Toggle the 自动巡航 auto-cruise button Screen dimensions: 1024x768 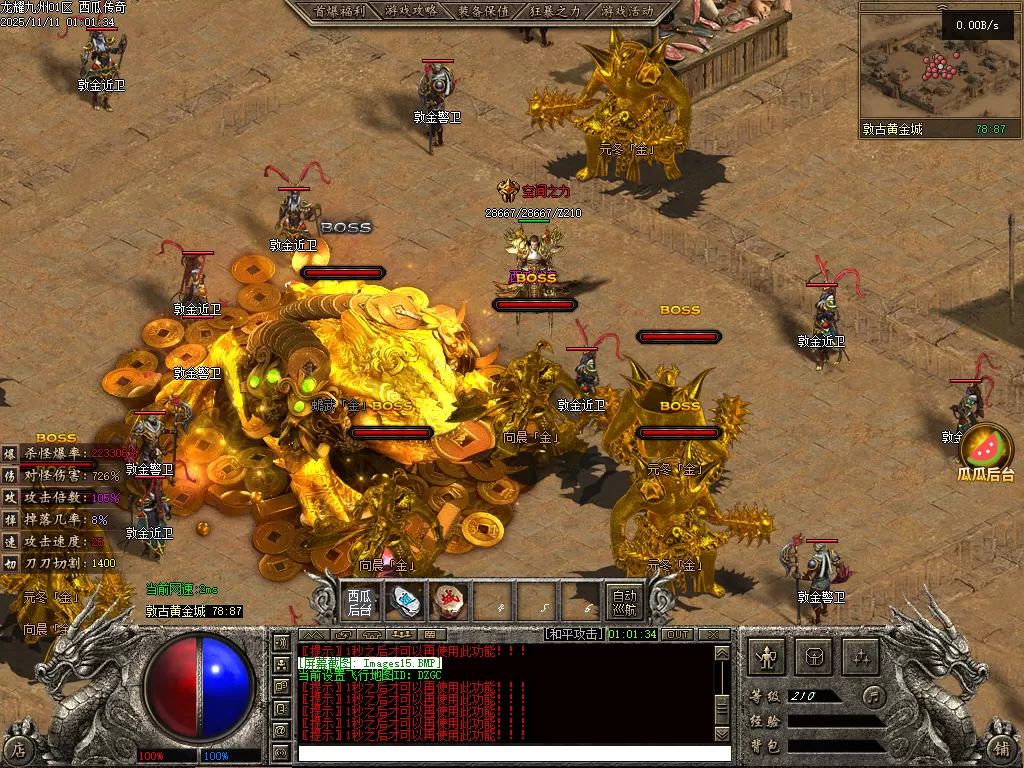coord(625,601)
